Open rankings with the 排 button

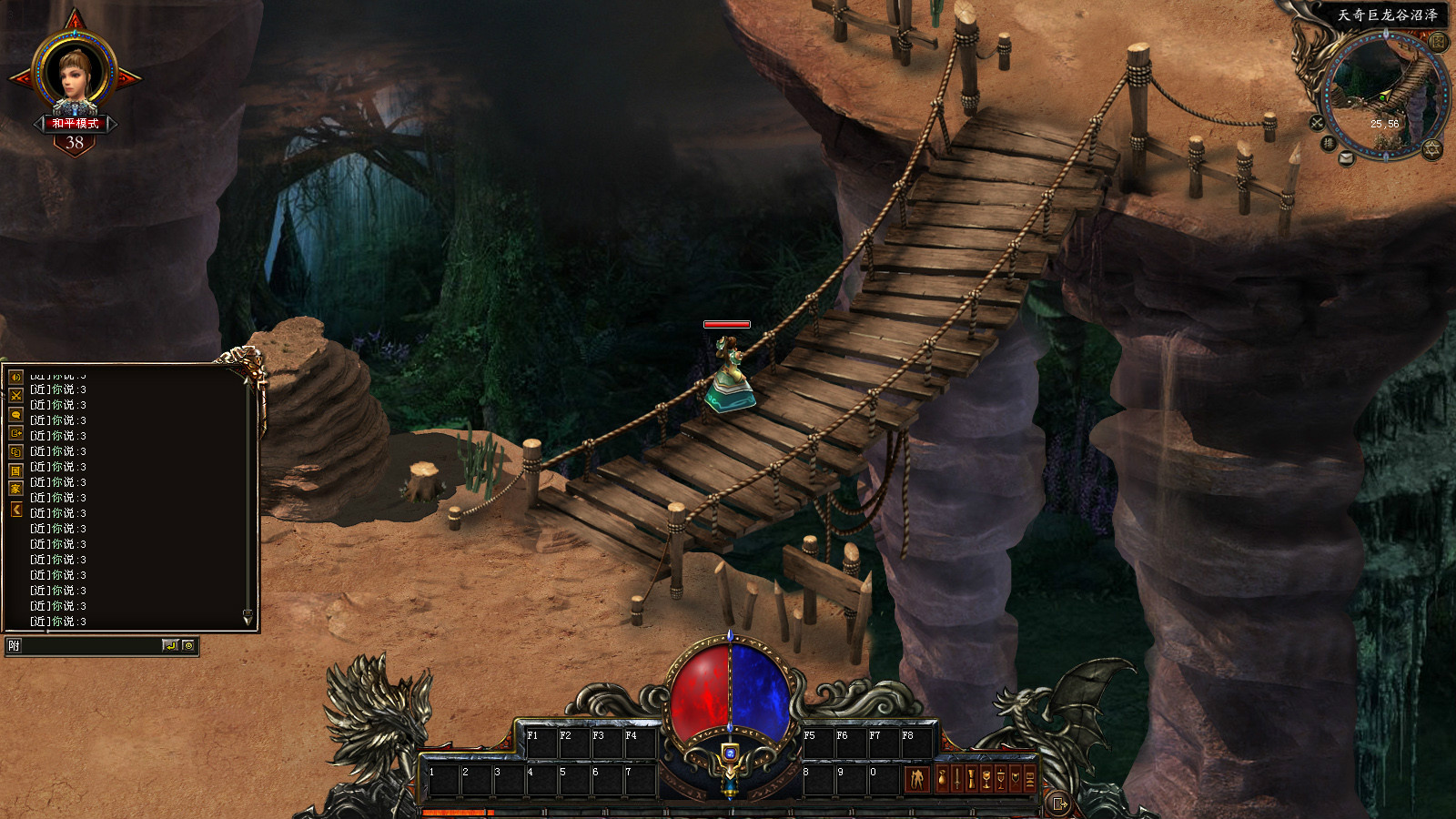(x=1328, y=143)
